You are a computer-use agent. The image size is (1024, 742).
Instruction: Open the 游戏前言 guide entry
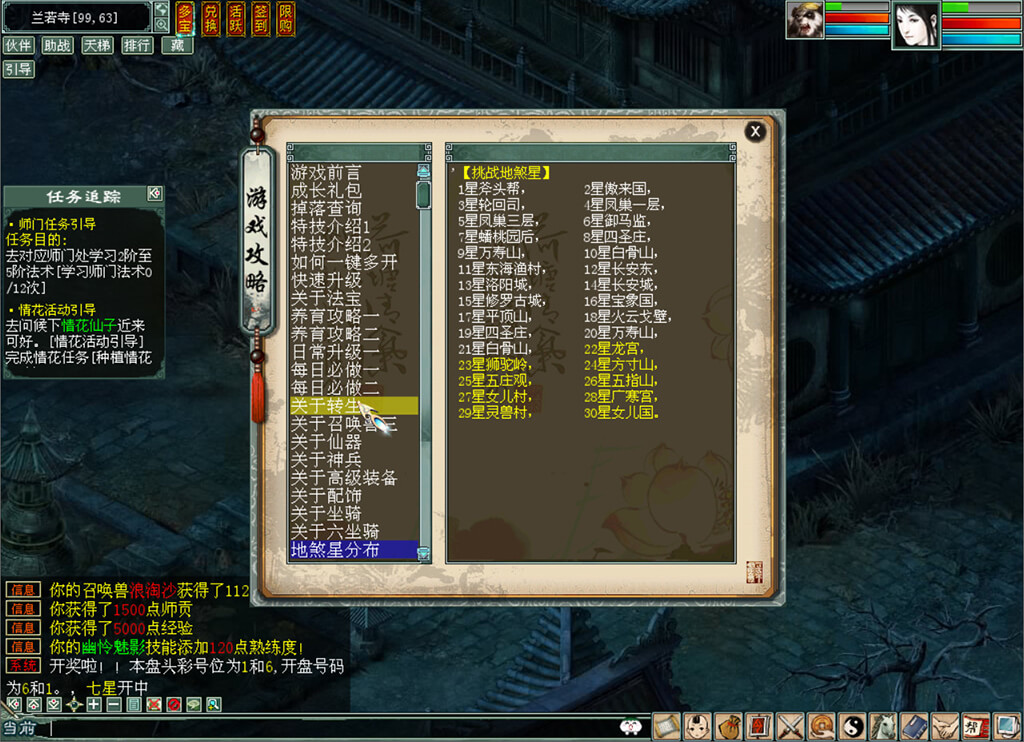326,172
